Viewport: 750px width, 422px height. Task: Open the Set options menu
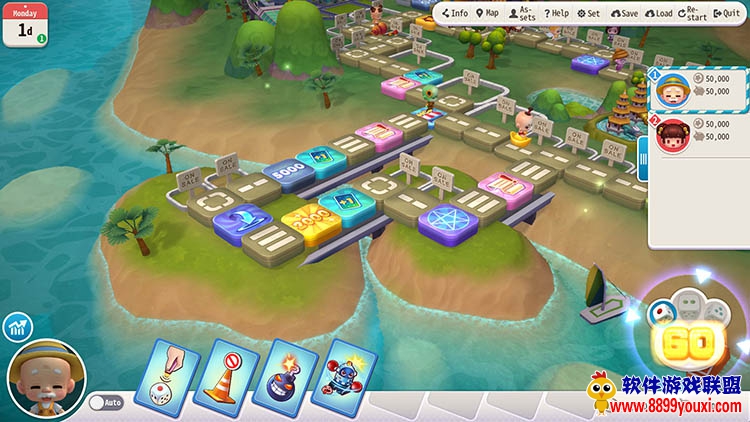(x=588, y=13)
